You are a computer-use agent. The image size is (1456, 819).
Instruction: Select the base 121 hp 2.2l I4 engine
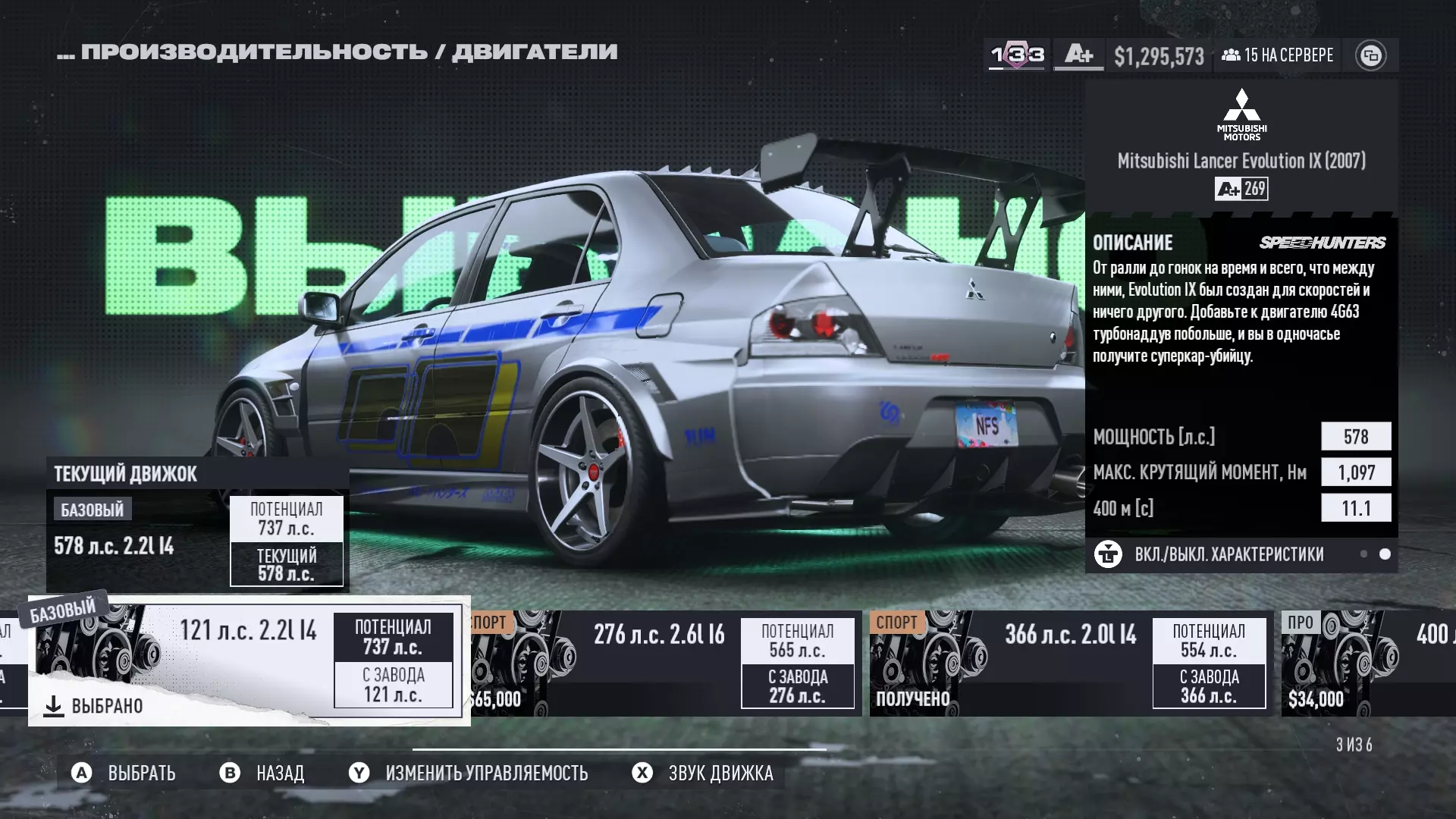[249, 660]
